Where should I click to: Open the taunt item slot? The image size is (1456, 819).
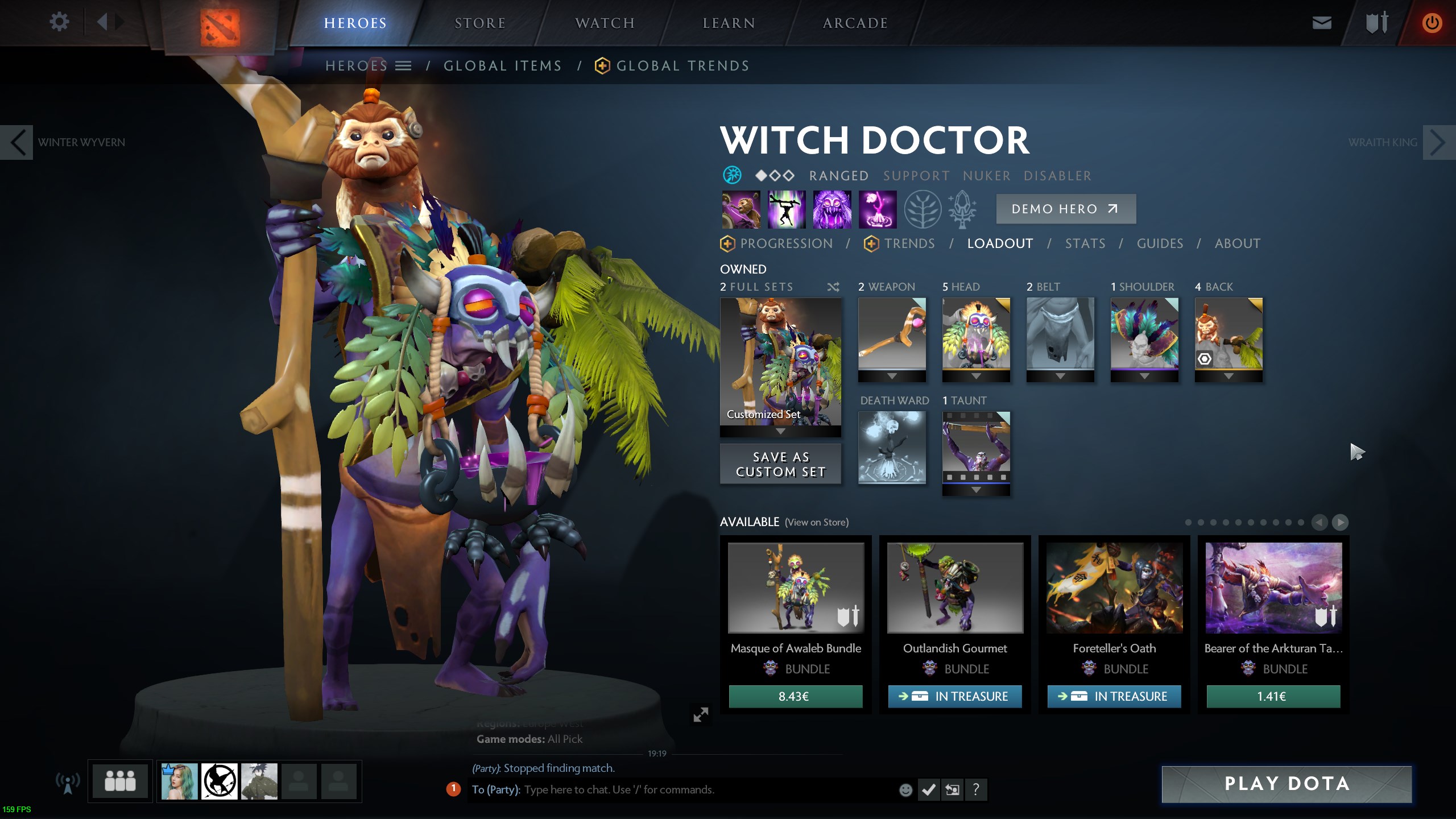976,447
